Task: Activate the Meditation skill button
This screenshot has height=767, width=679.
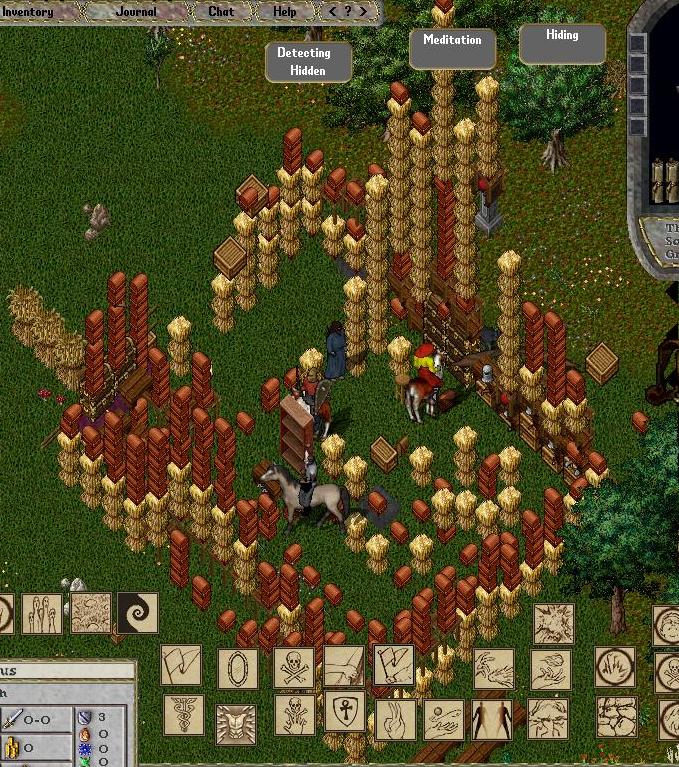Action: point(452,48)
